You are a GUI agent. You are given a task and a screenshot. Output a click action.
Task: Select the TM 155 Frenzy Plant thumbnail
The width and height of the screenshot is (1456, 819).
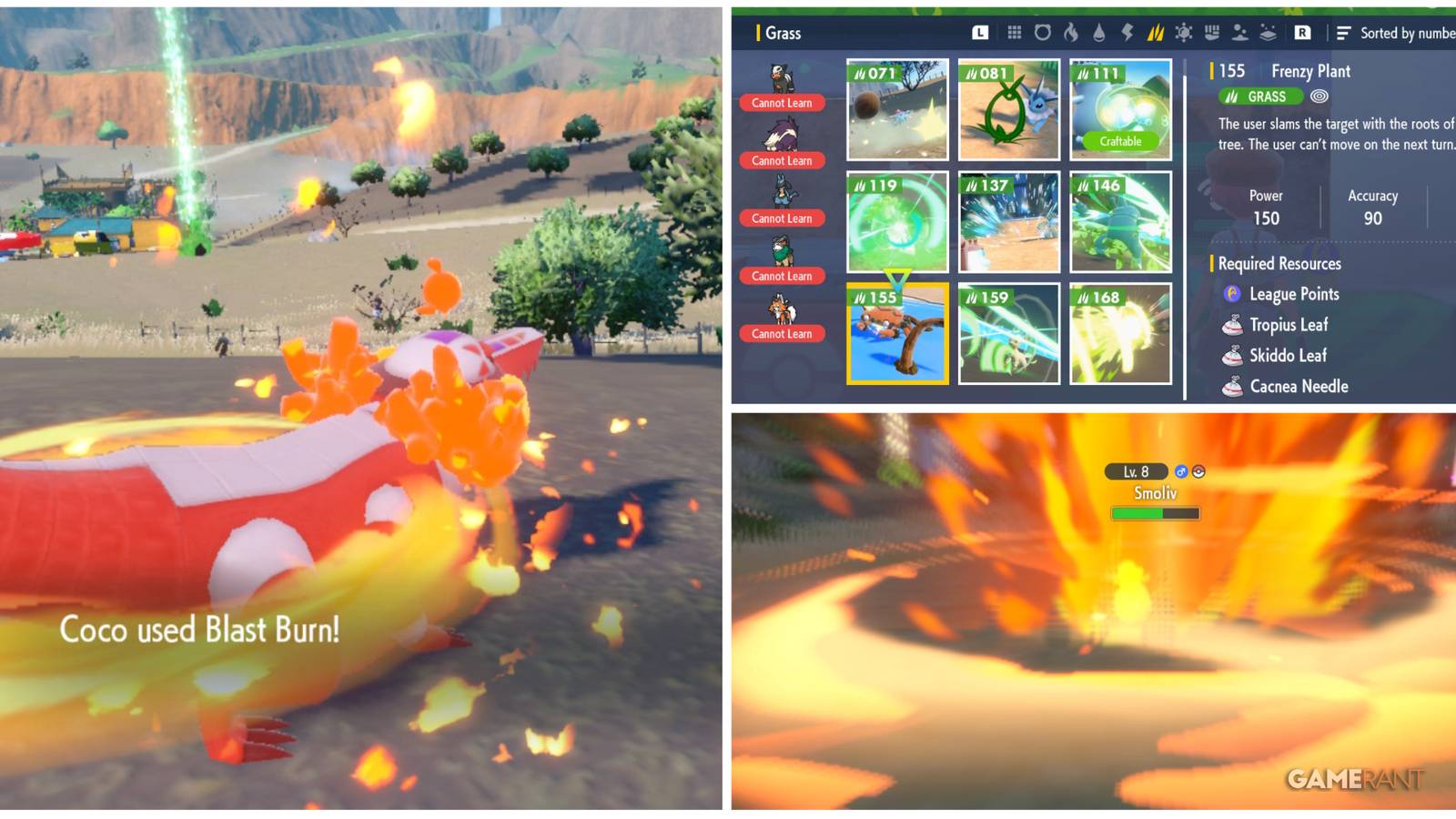[897, 335]
